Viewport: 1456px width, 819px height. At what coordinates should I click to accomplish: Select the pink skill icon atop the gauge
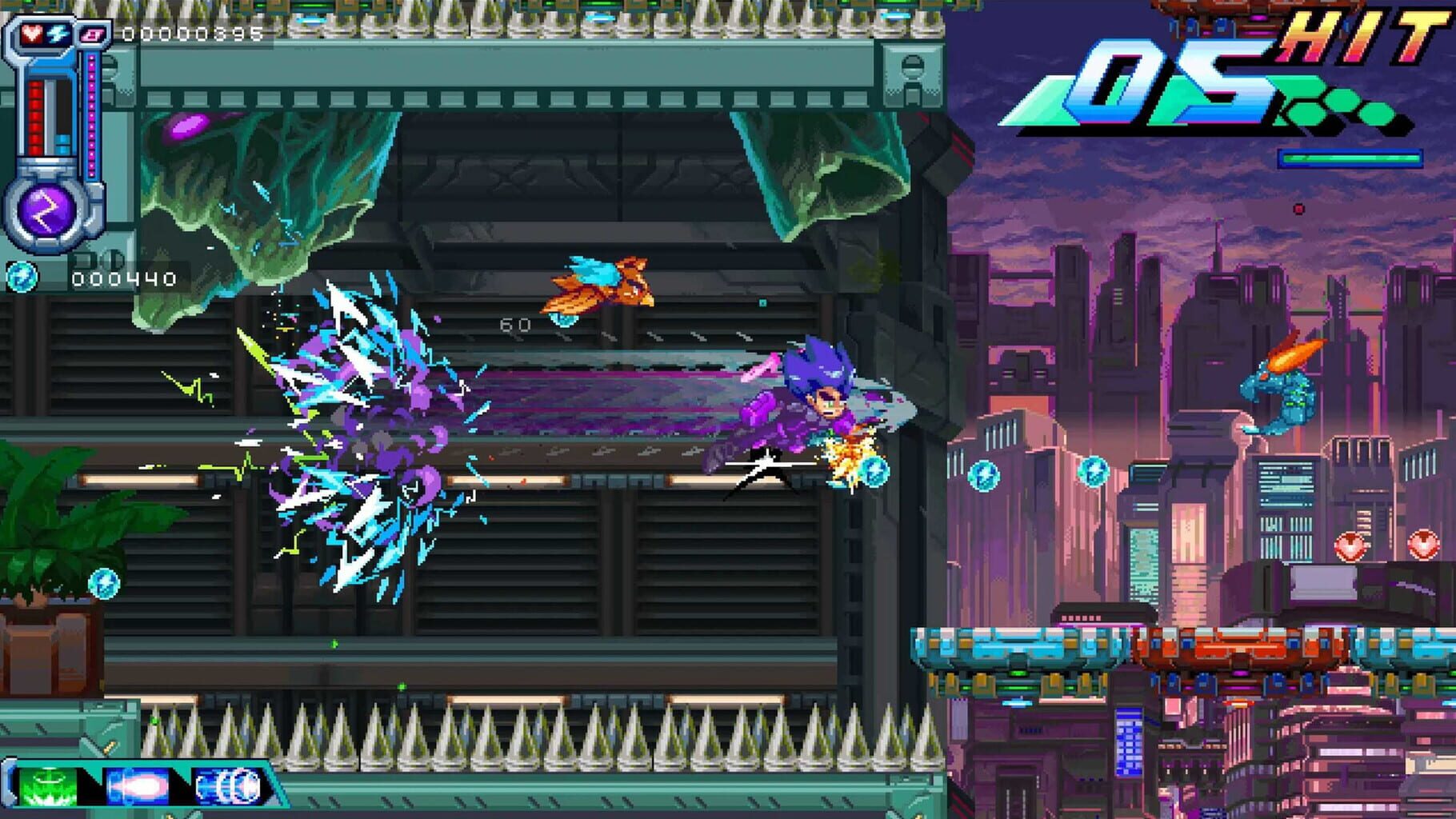pos(91,34)
